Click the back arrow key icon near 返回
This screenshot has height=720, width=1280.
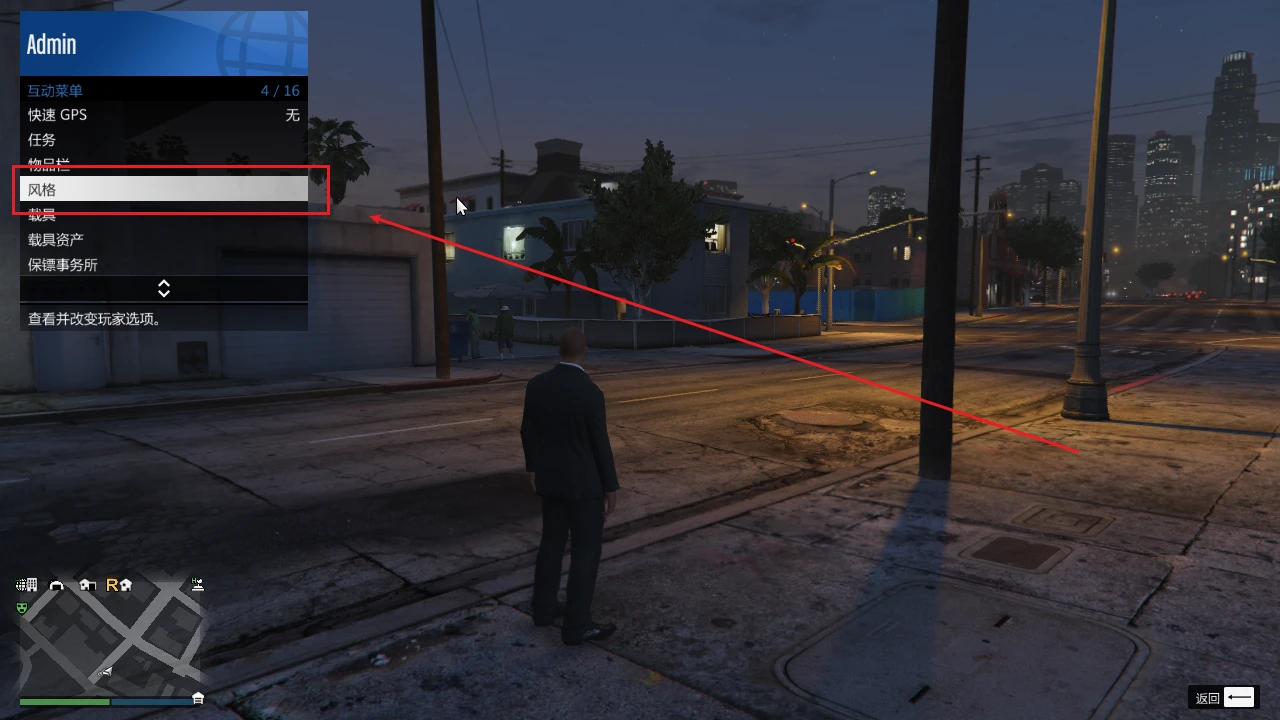(x=1240, y=697)
